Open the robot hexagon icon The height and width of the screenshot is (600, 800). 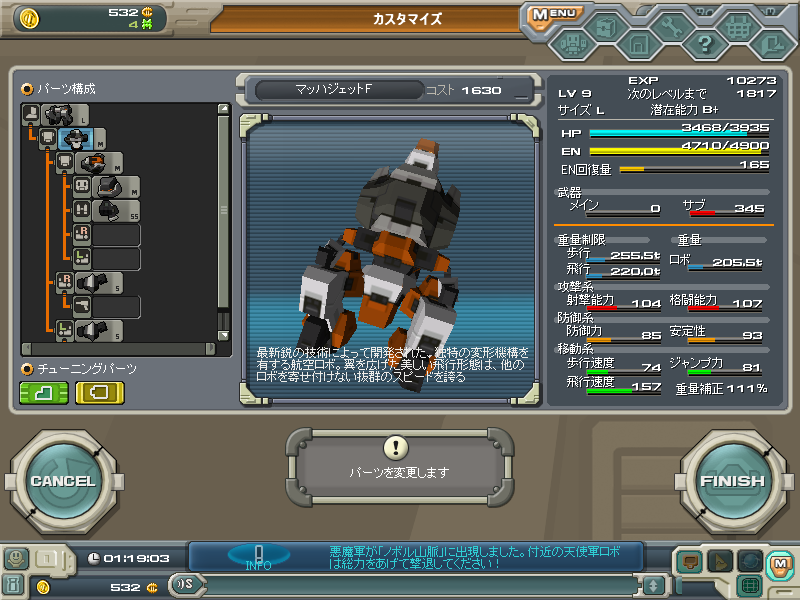pyautogui.click(x=571, y=44)
